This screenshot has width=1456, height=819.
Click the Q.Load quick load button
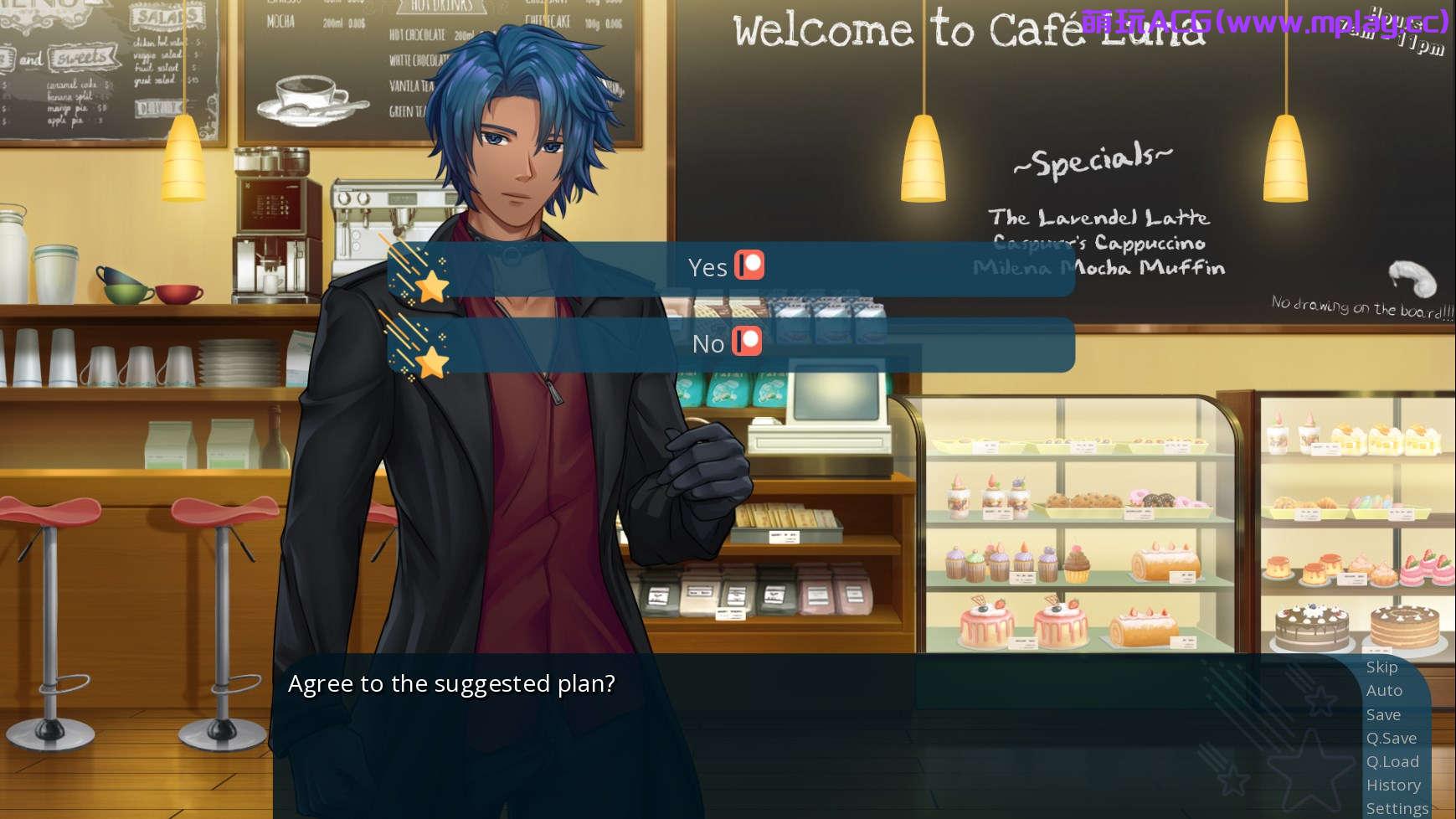click(x=1392, y=762)
